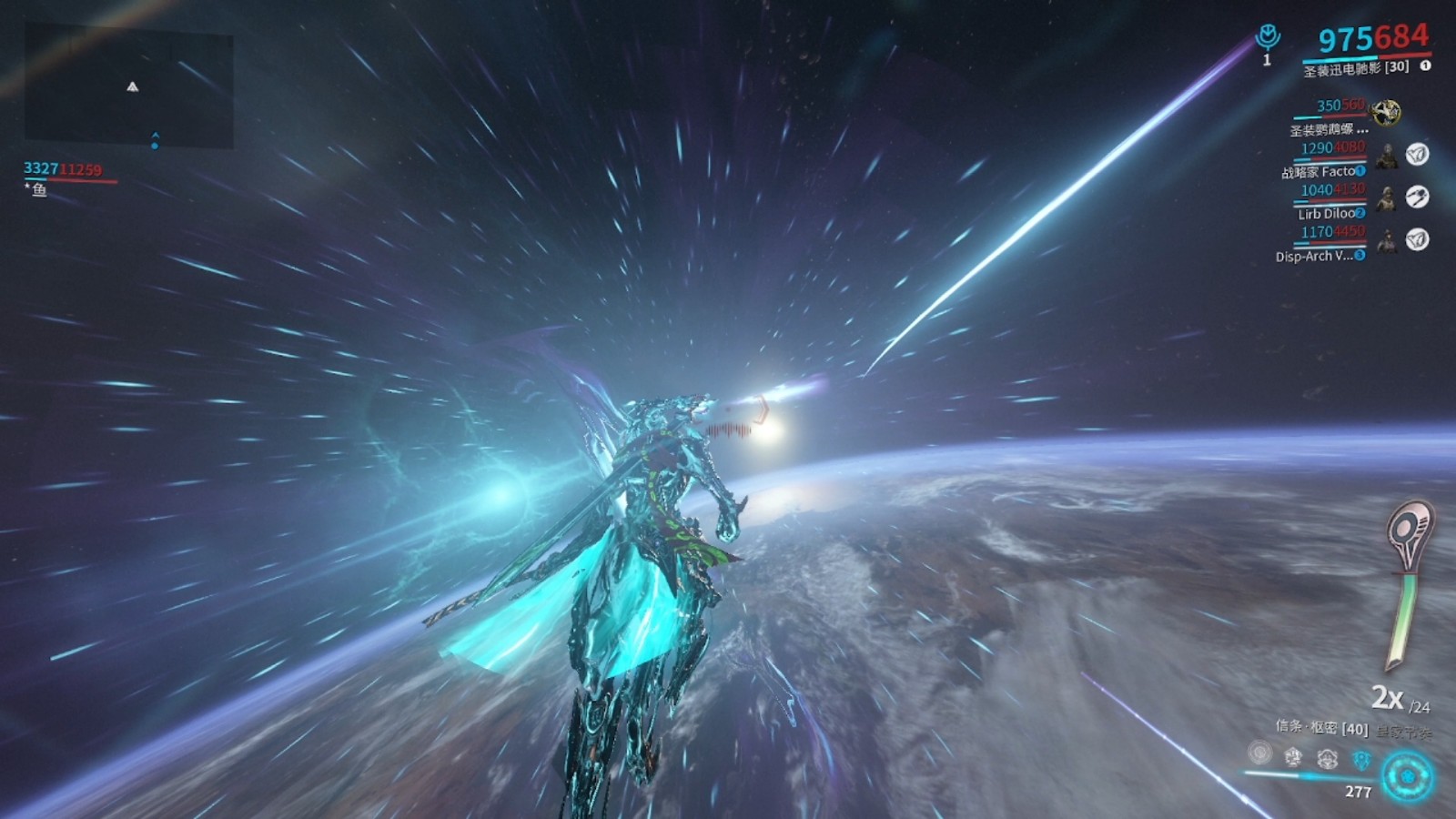Click the minimap panel
1456x819 pixels.
tap(128, 87)
